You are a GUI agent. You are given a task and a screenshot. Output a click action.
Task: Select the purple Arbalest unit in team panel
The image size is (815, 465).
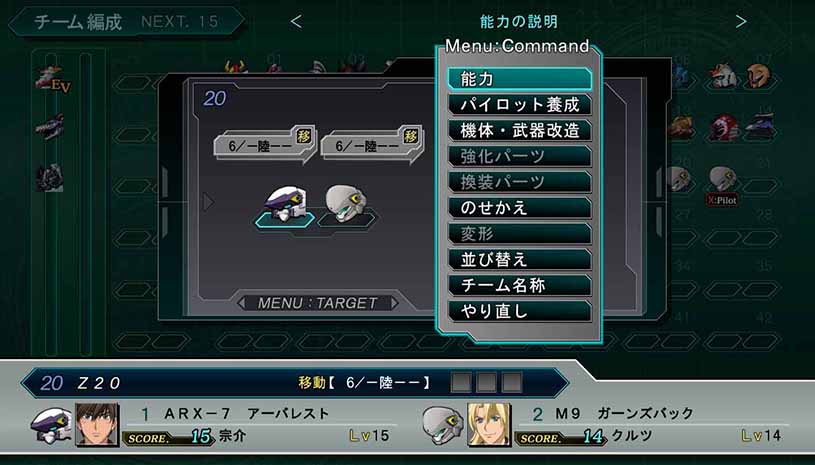[x=284, y=203]
